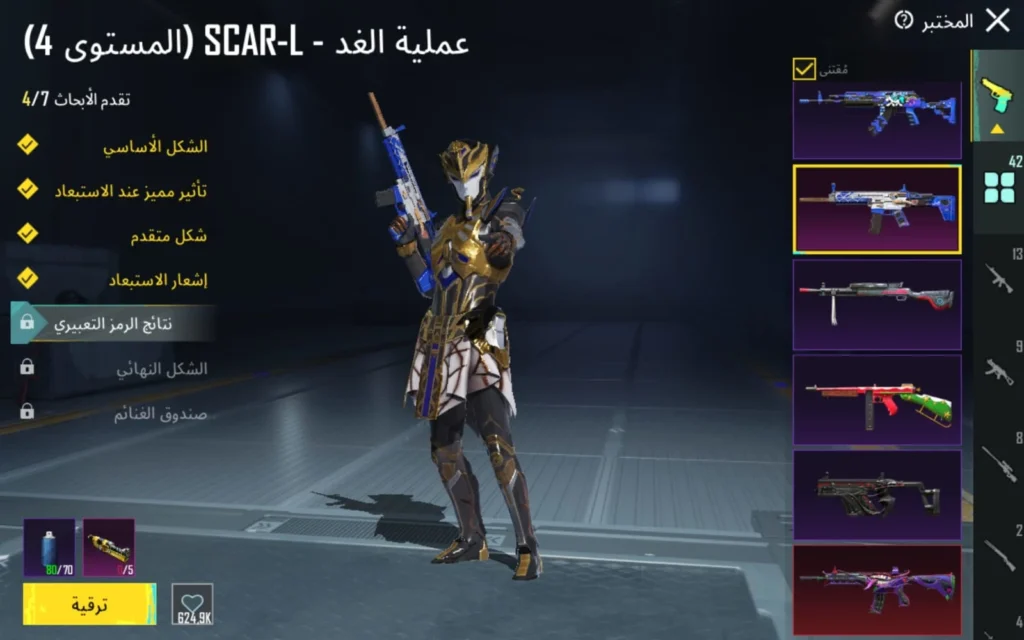Toggle the owned-only (مُقتنى) checkbox

pos(804,69)
